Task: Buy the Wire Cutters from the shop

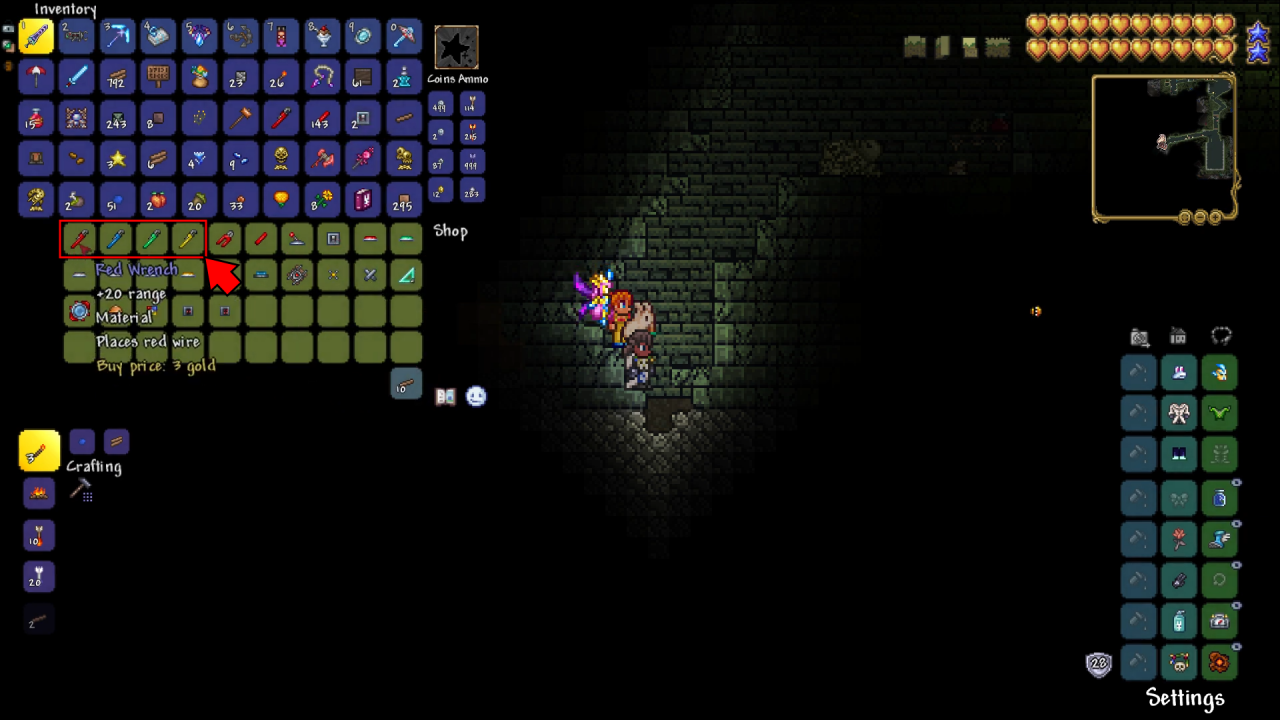Action: point(225,238)
